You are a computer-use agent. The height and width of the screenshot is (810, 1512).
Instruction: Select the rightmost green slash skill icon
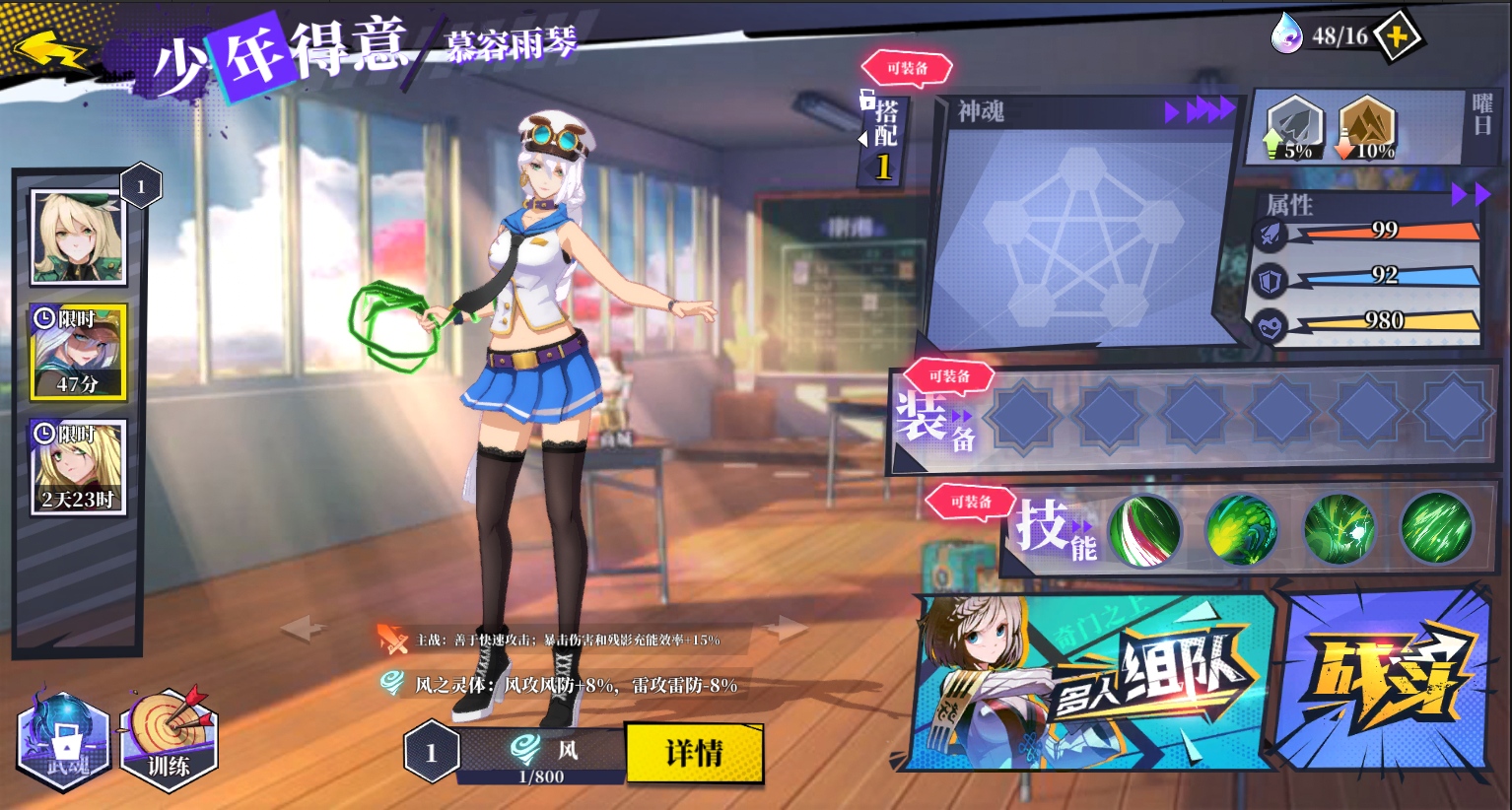1436,530
